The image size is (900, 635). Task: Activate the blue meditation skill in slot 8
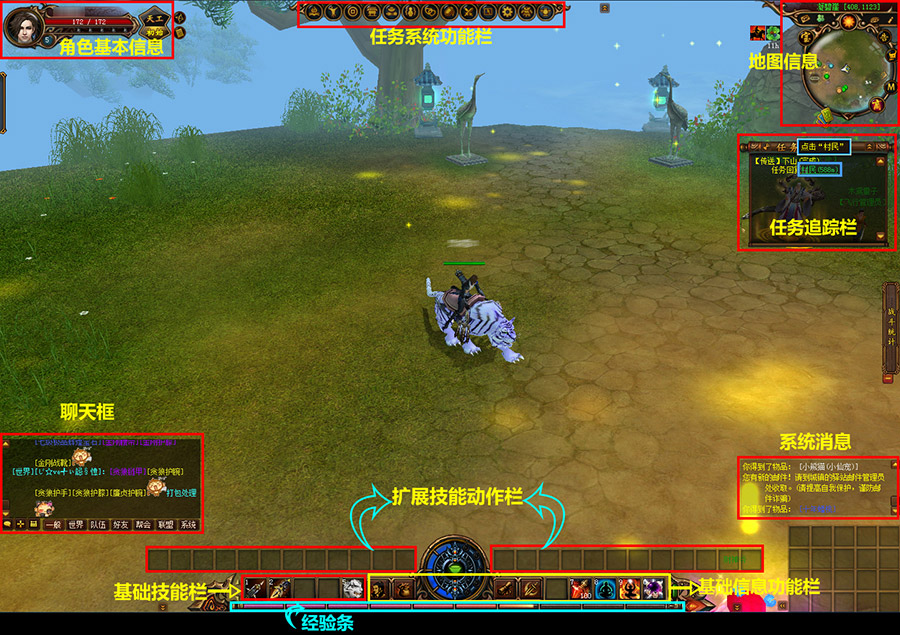(606, 588)
